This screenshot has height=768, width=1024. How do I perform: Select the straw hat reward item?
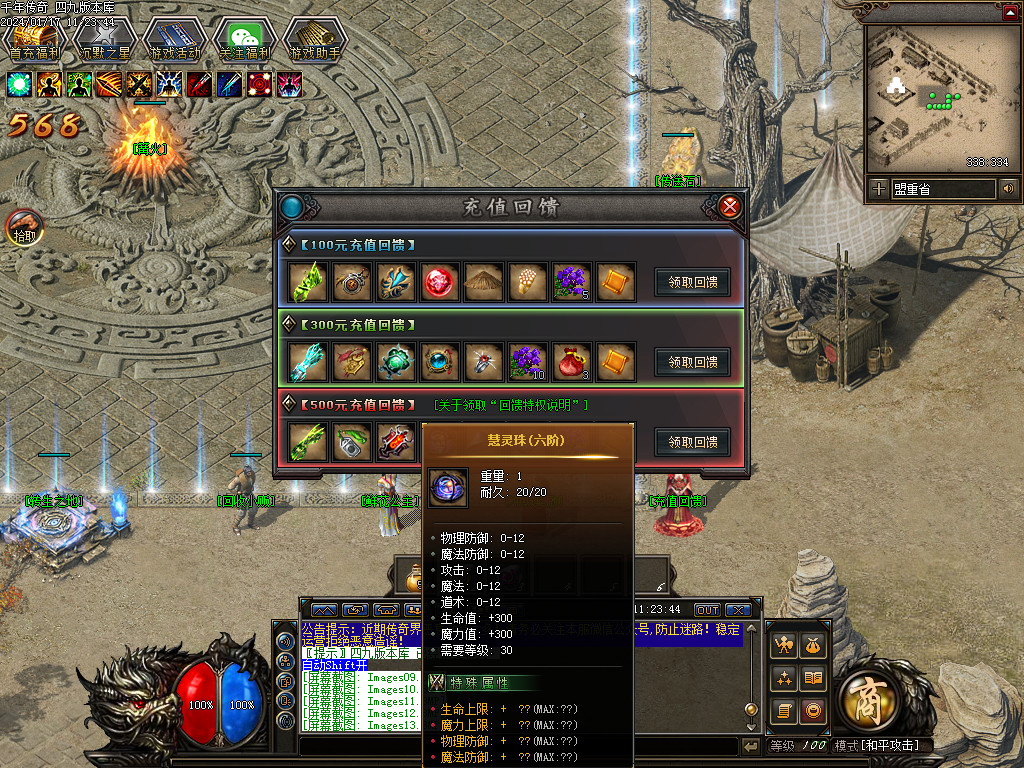[x=483, y=282]
